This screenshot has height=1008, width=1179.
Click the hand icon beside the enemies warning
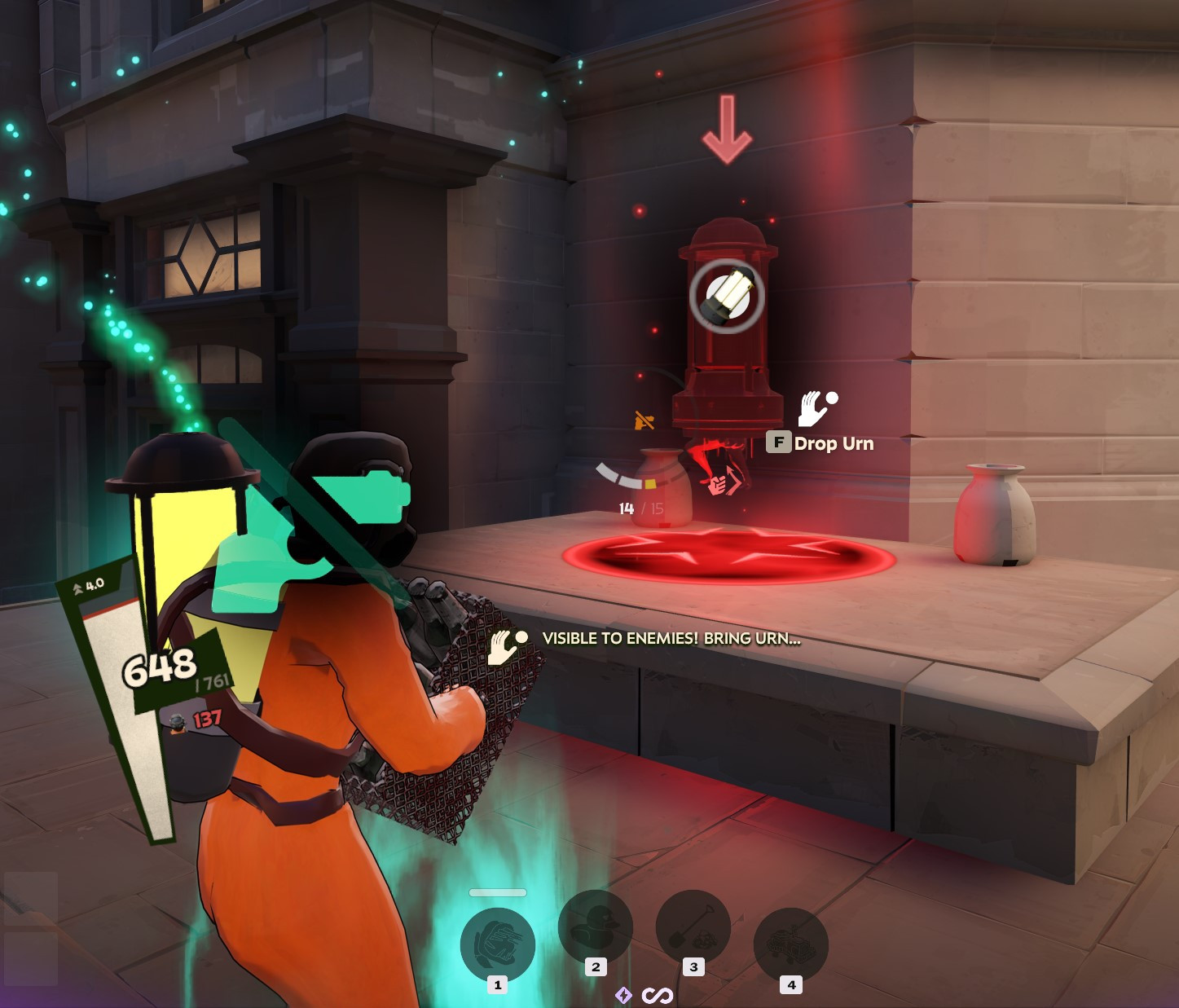click(x=504, y=644)
